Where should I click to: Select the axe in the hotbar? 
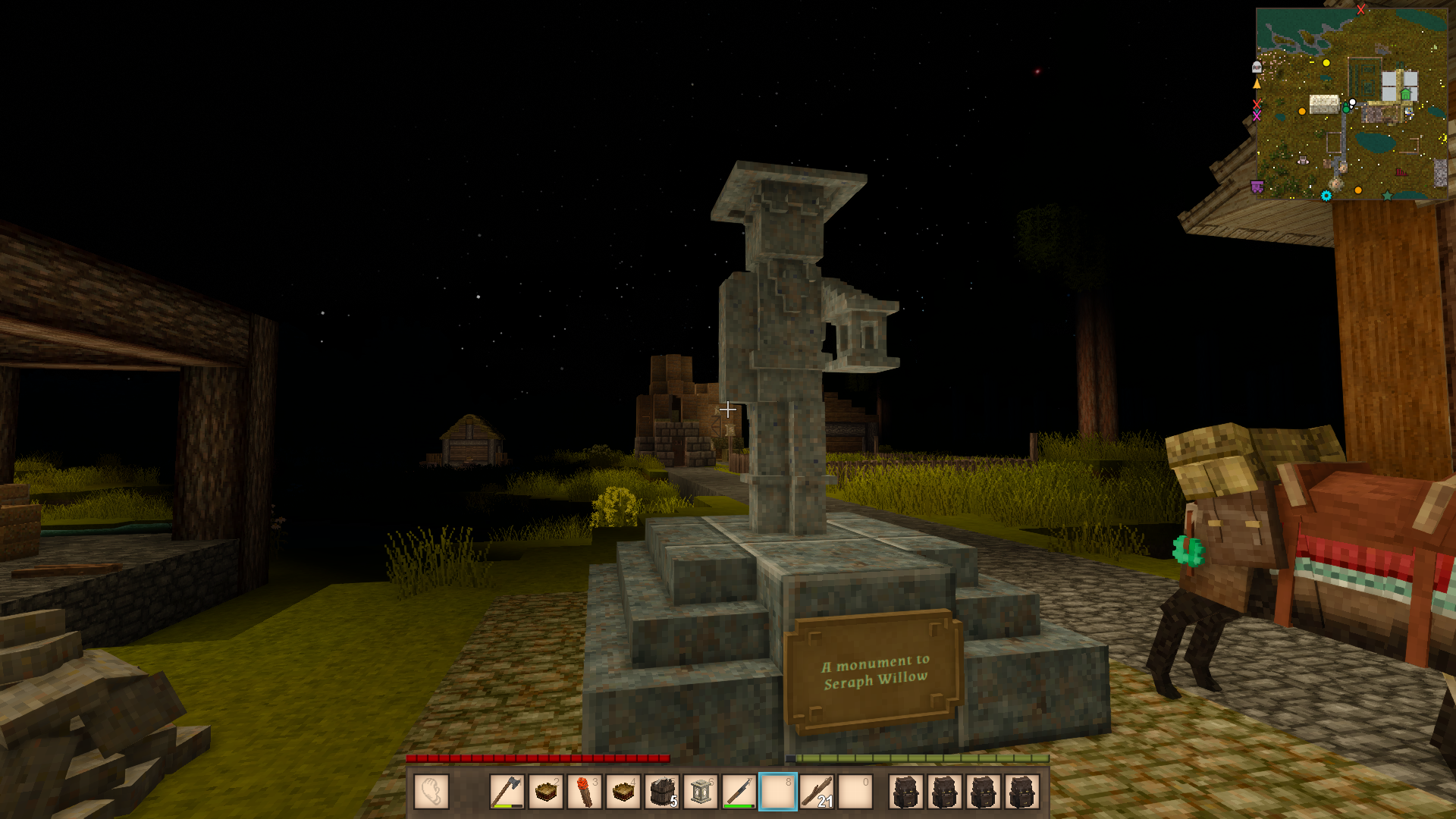click(507, 792)
